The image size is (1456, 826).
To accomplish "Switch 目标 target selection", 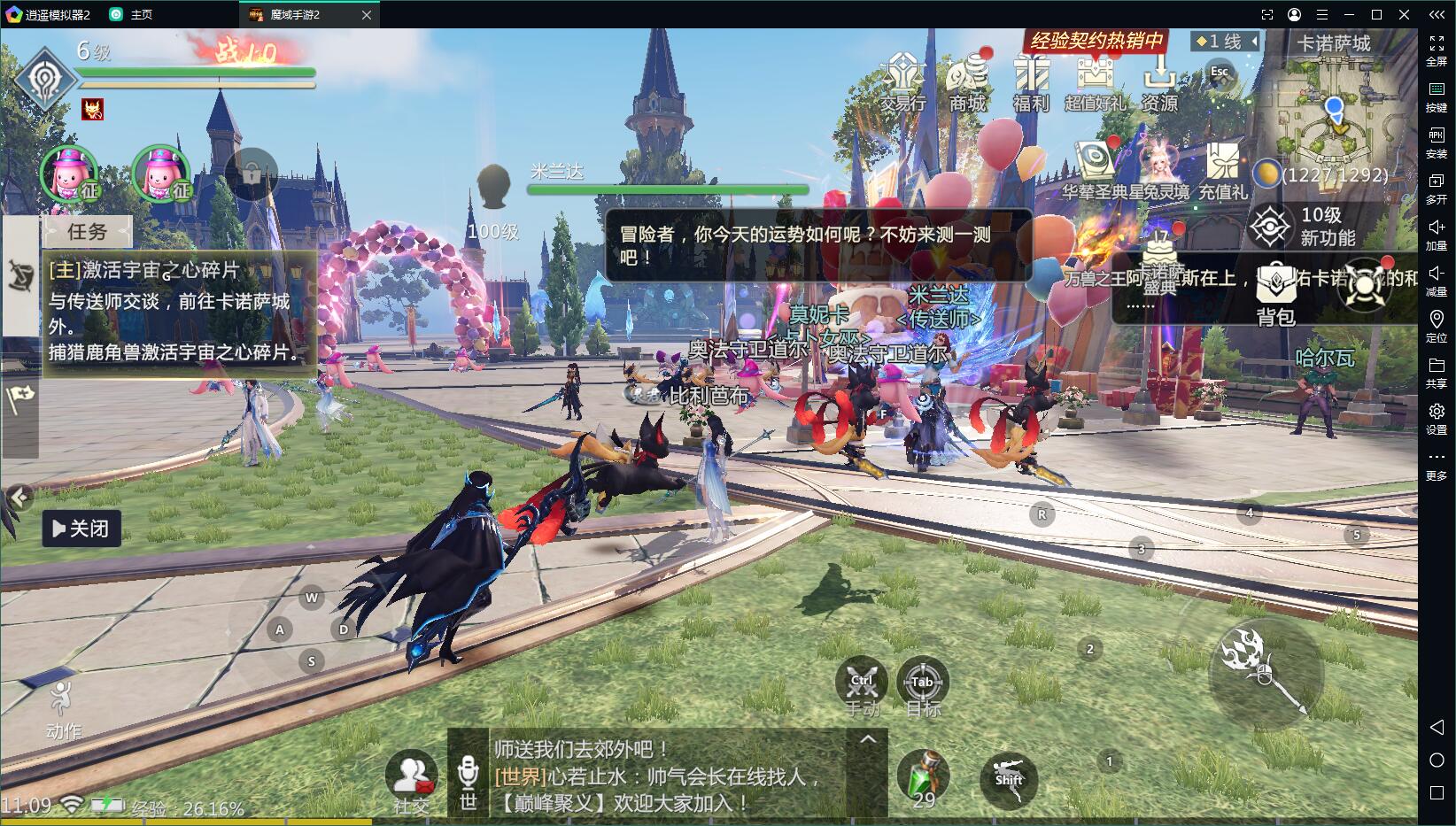I will click(x=922, y=687).
